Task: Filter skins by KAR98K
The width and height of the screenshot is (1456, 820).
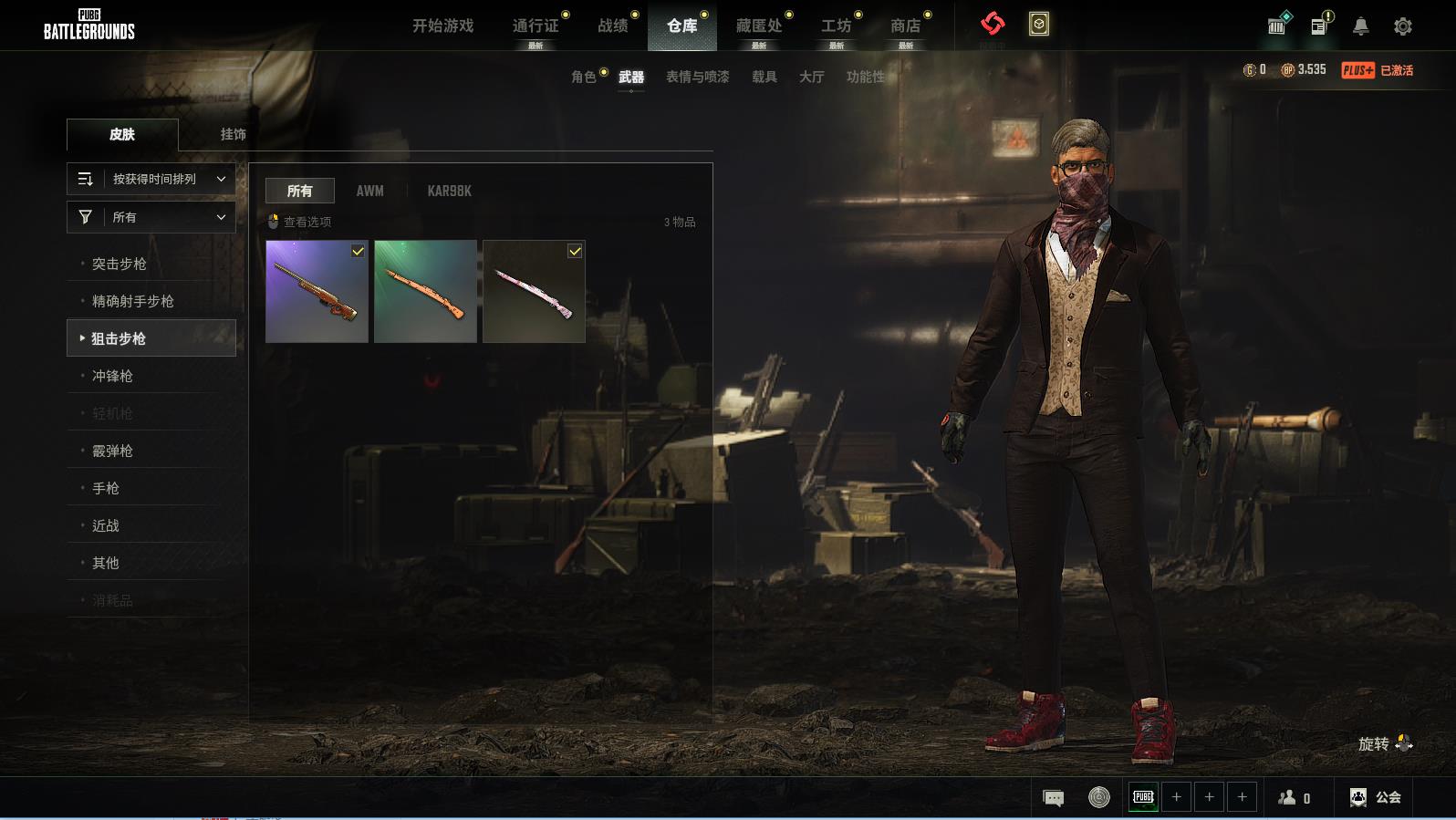Action: point(449,191)
